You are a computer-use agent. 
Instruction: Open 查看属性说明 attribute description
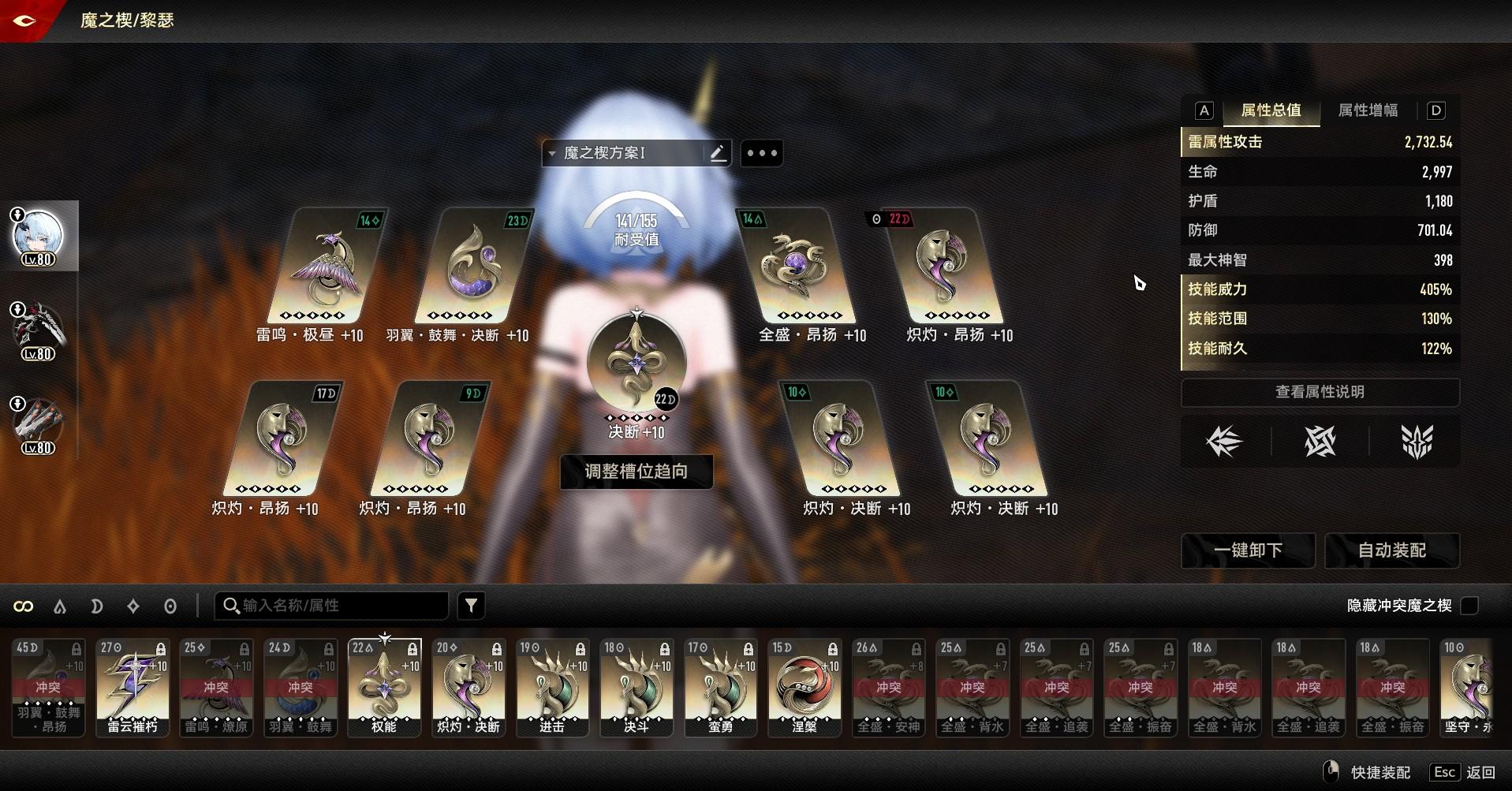[1320, 392]
